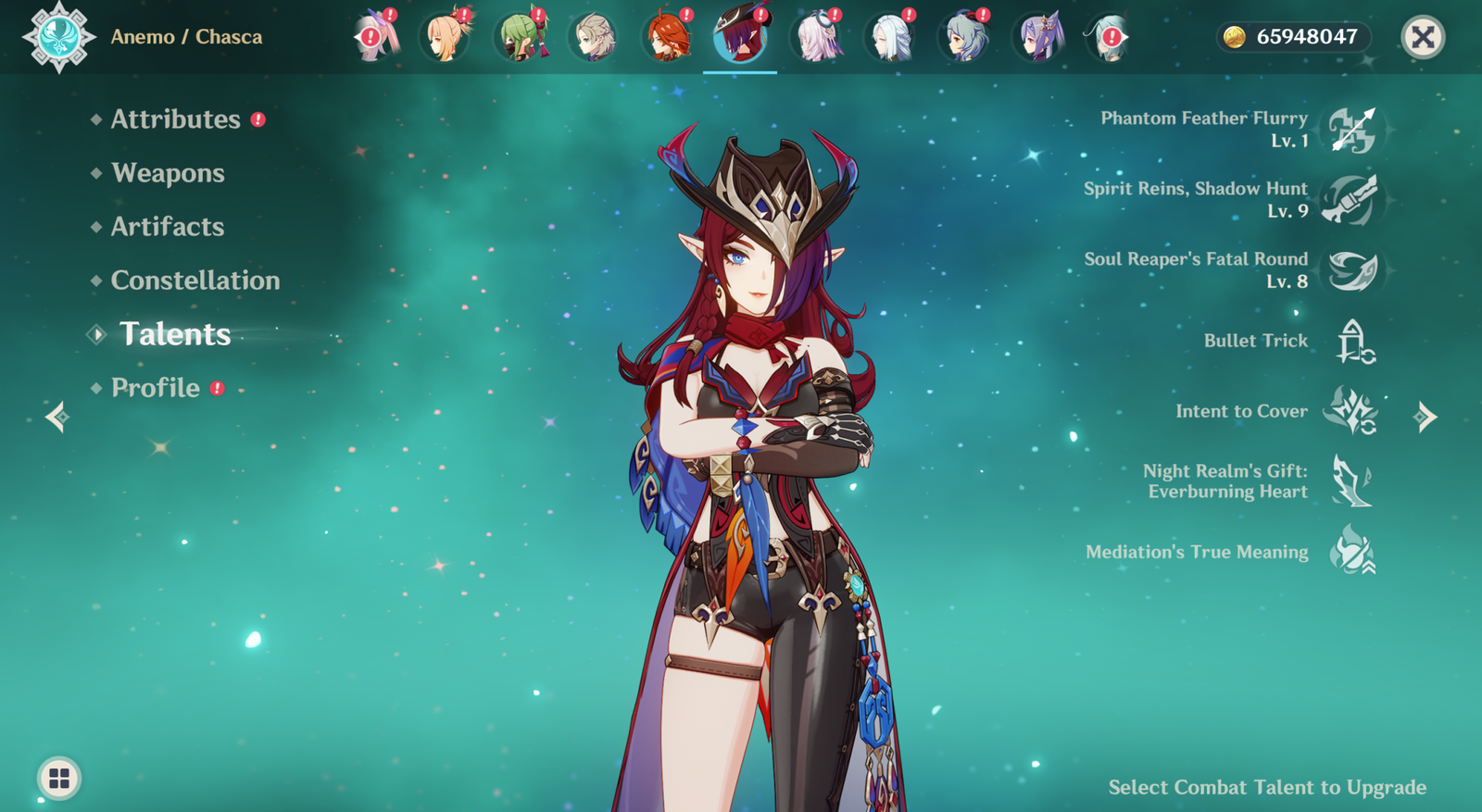Click the Anemo element emblem
1482x812 pixels.
coord(58,37)
